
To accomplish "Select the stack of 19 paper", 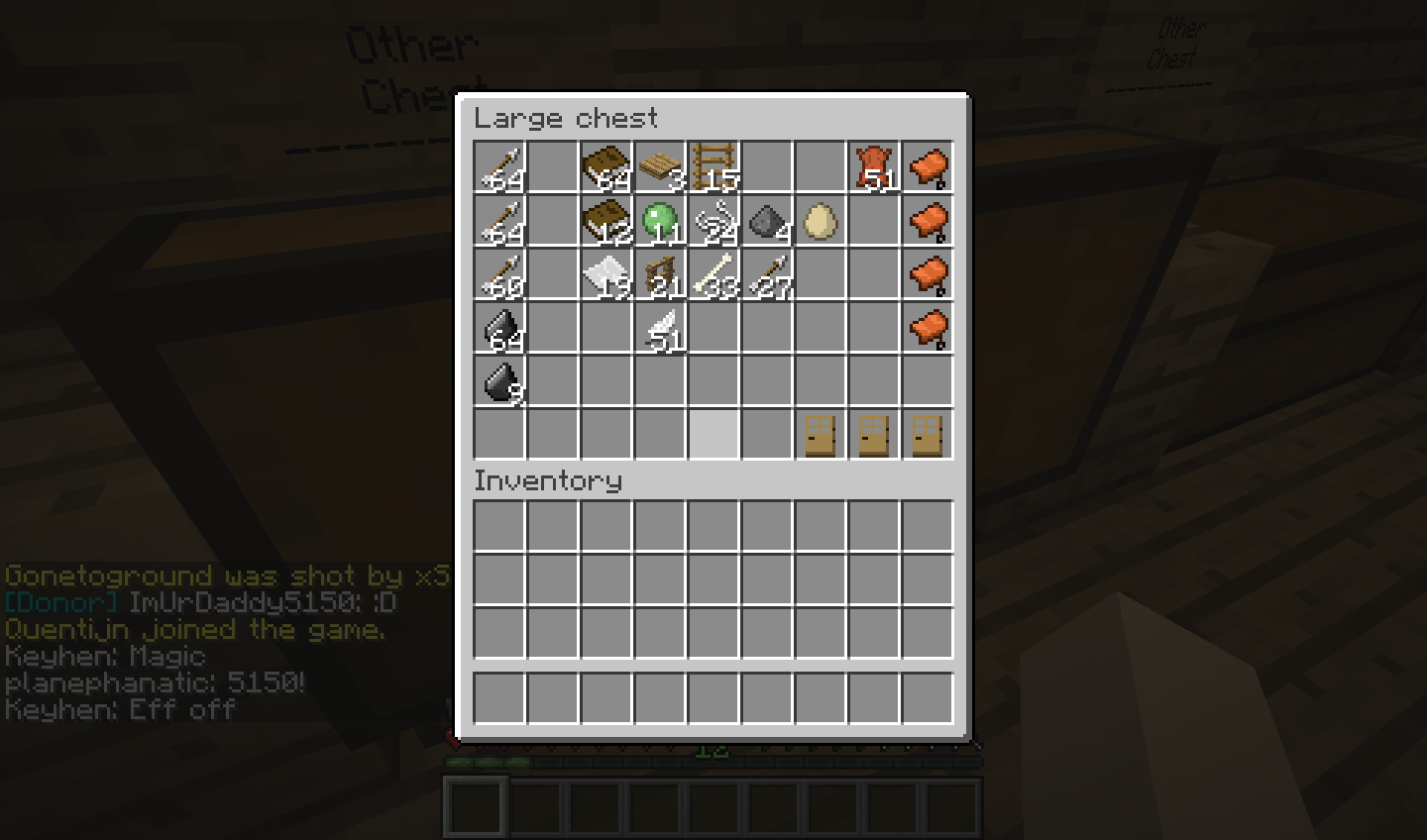I will (x=606, y=274).
